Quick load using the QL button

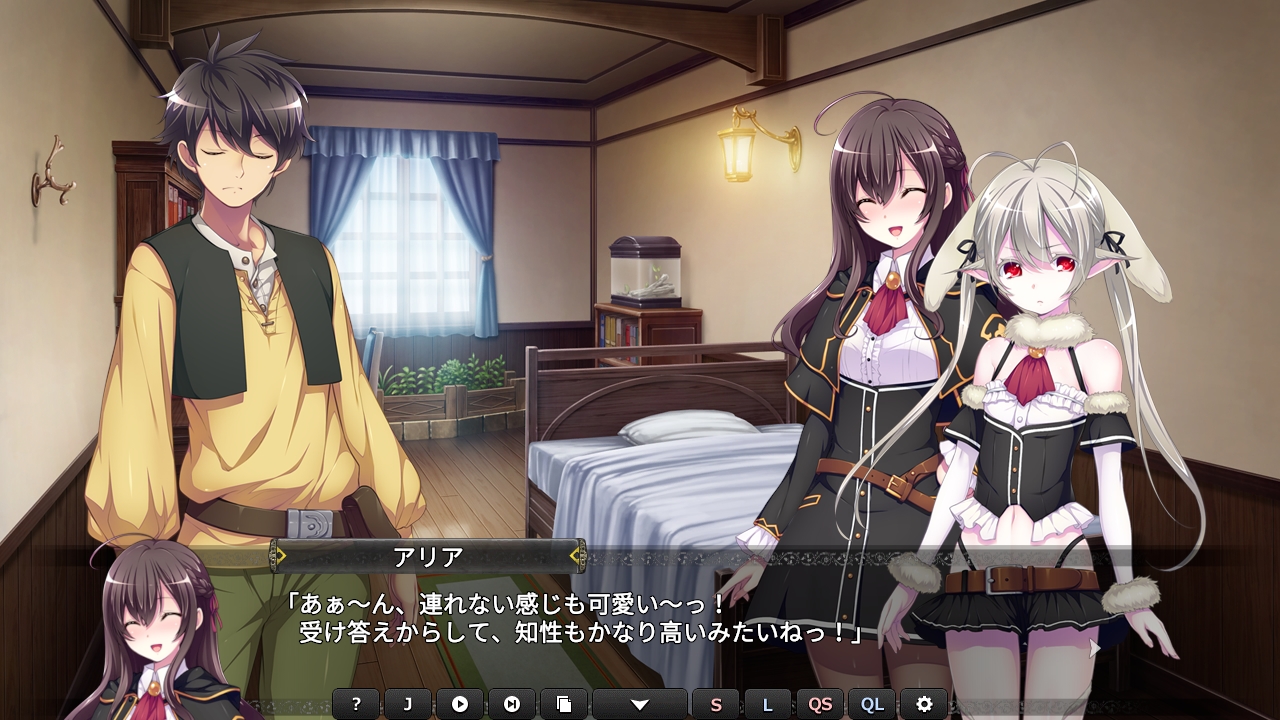[x=872, y=704]
